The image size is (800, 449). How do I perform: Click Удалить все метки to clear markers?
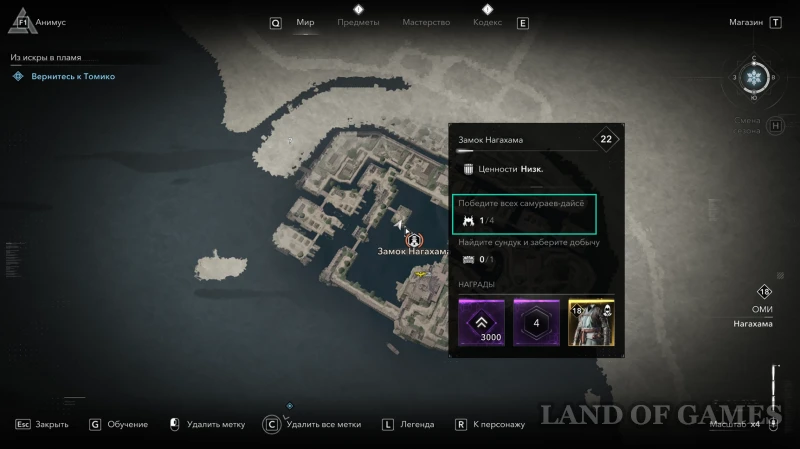pyautogui.click(x=313, y=424)
